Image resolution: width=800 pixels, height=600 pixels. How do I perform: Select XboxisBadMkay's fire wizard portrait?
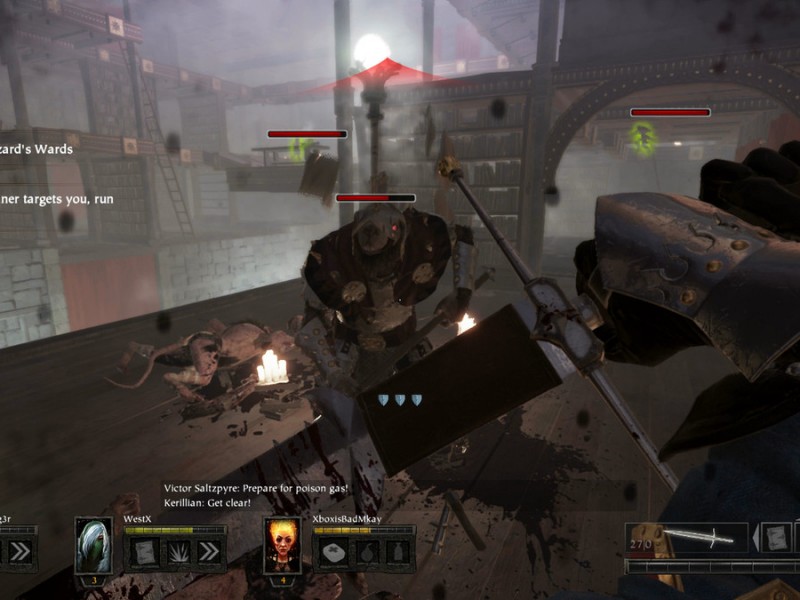282,545
